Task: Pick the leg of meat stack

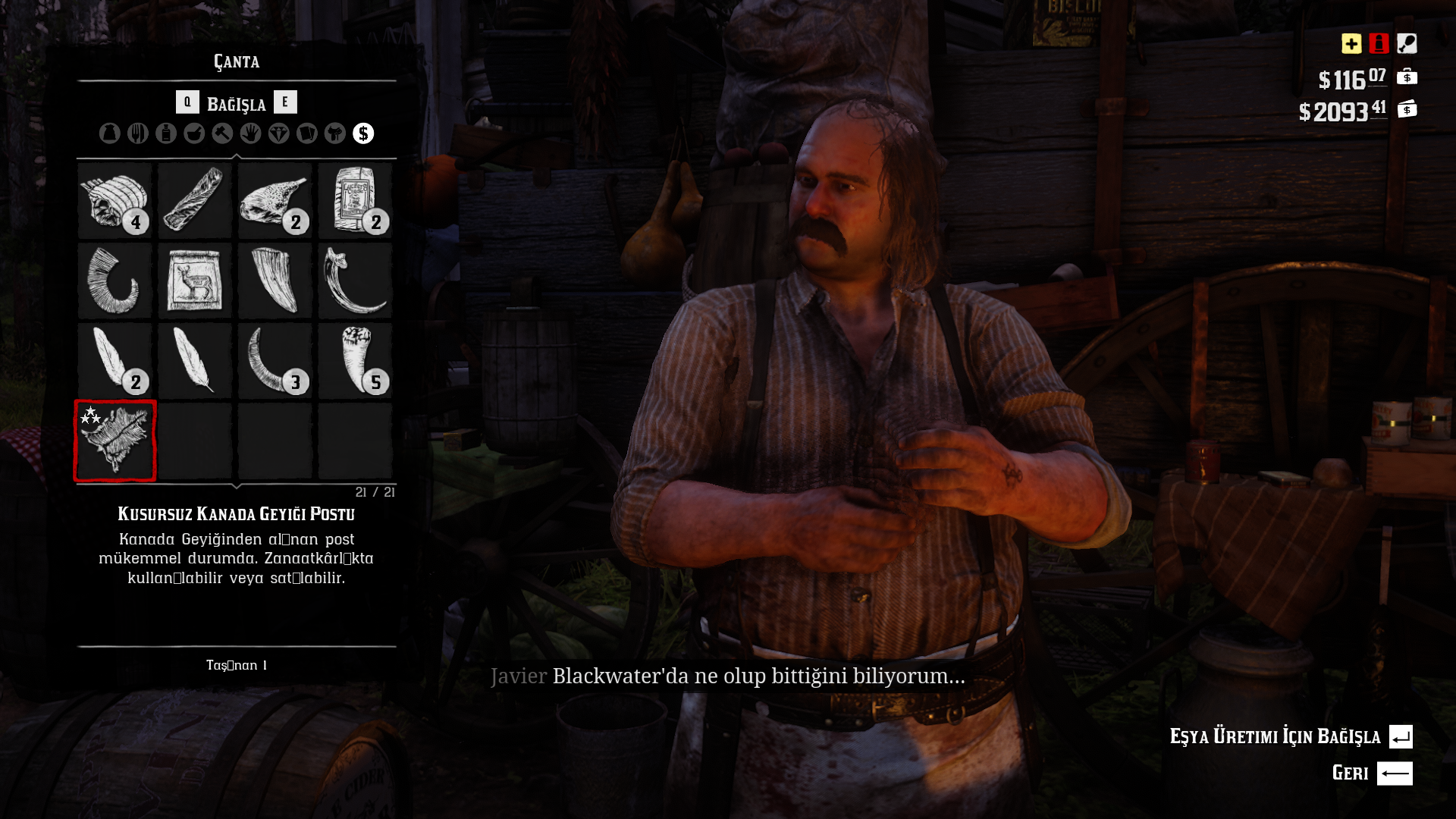Action: pyautogui.click(x=275, y=201)
